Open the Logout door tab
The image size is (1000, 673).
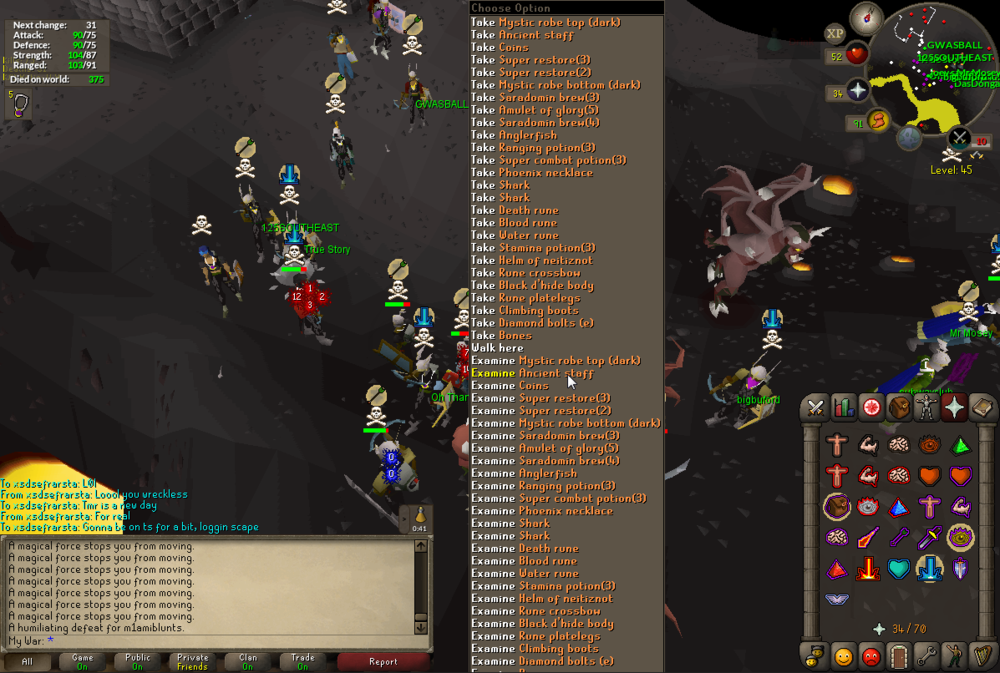(x=899, y=657)
